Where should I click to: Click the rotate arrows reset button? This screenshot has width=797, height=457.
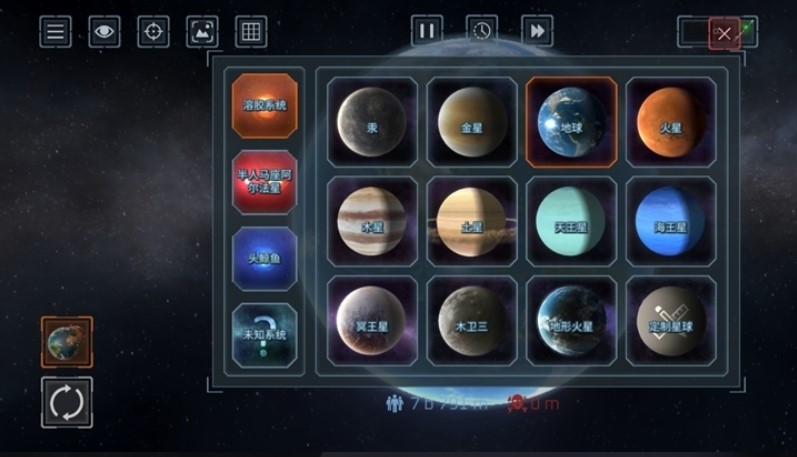[67, 402]
